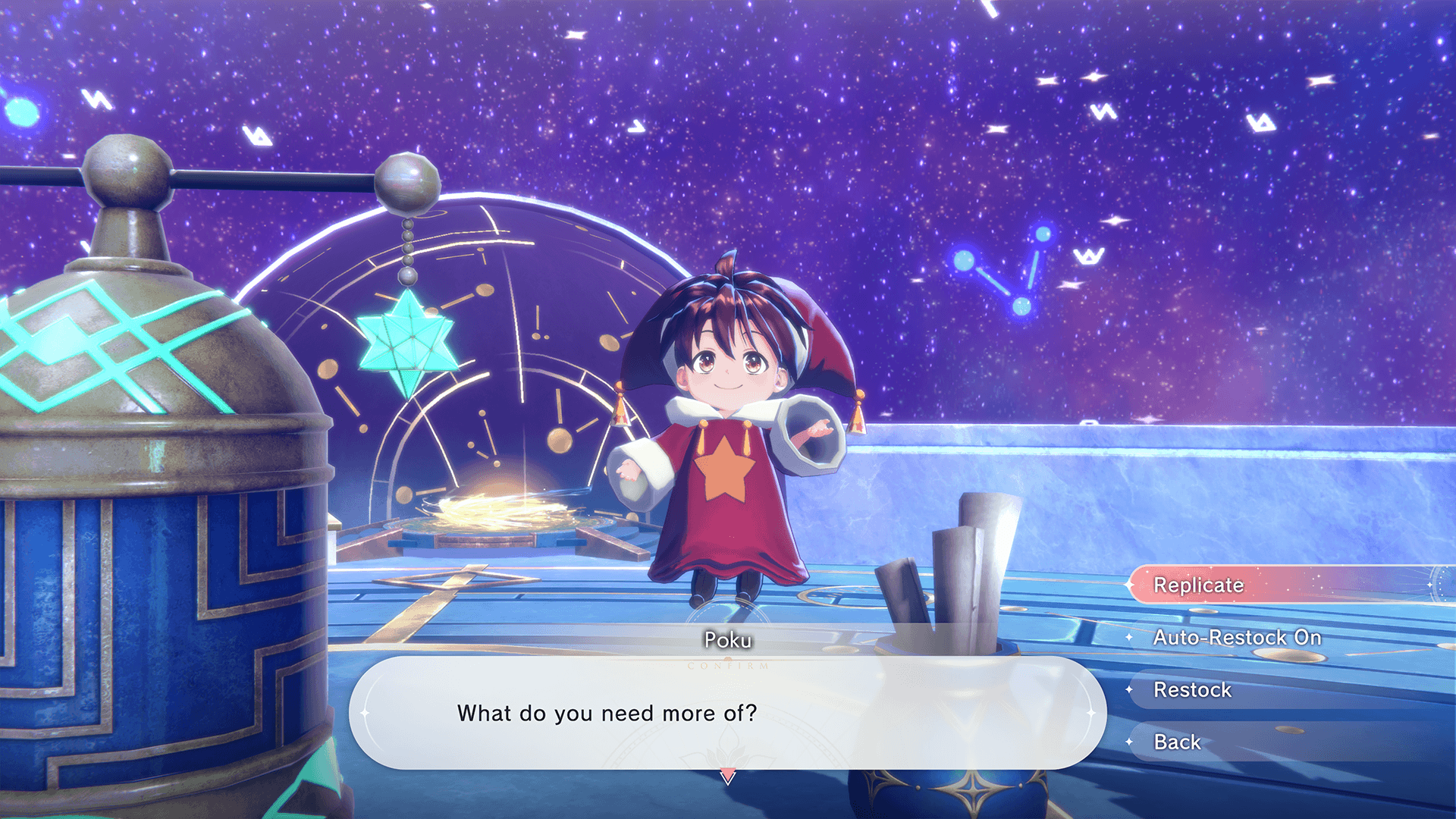This screenshot has width=1456, height=819.
Task: Toggle the Auto-Restock On option
Action: point(1237,638)
